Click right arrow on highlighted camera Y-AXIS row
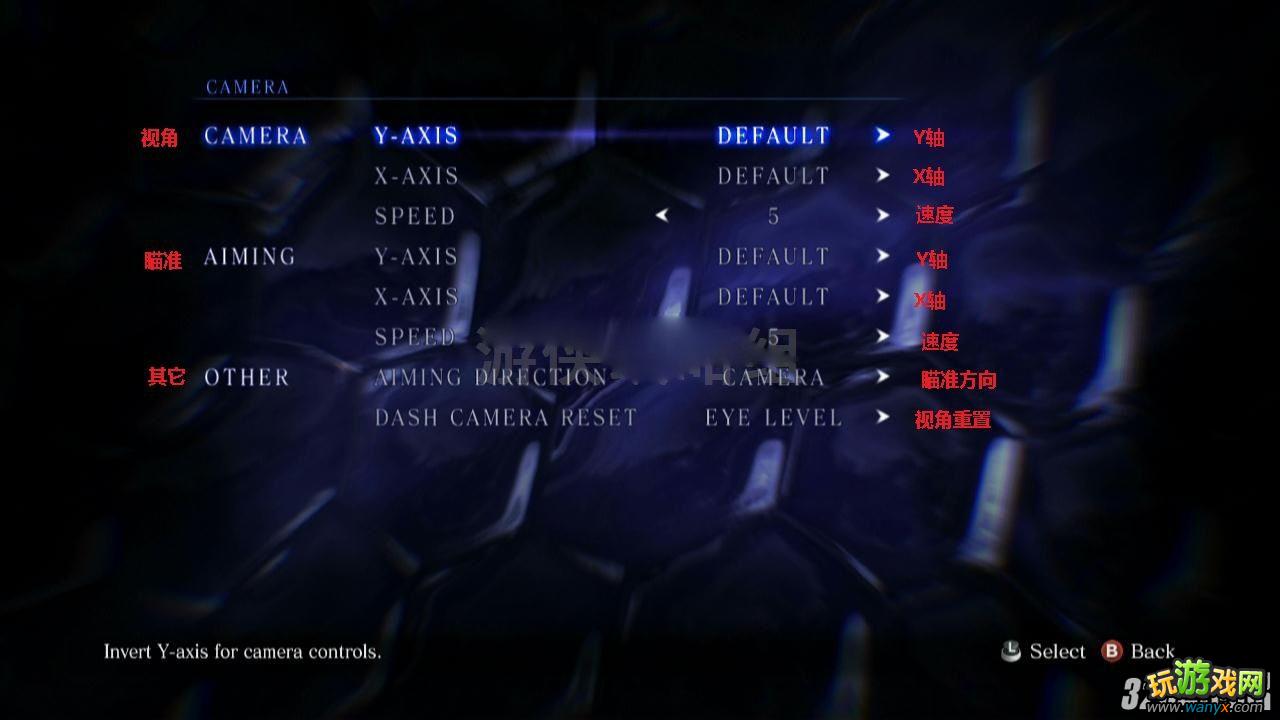Screen dimensions: 1280x720 coord(882,135)
